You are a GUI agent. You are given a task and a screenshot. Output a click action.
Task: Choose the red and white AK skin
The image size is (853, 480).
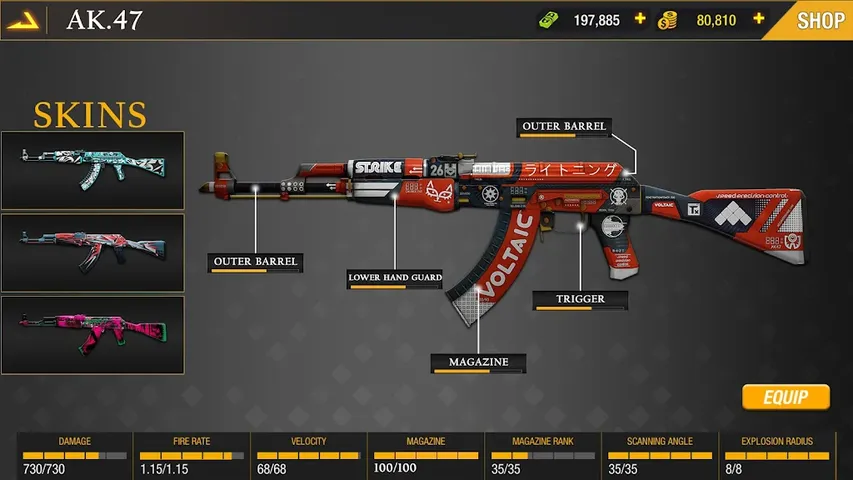point(93,252)
